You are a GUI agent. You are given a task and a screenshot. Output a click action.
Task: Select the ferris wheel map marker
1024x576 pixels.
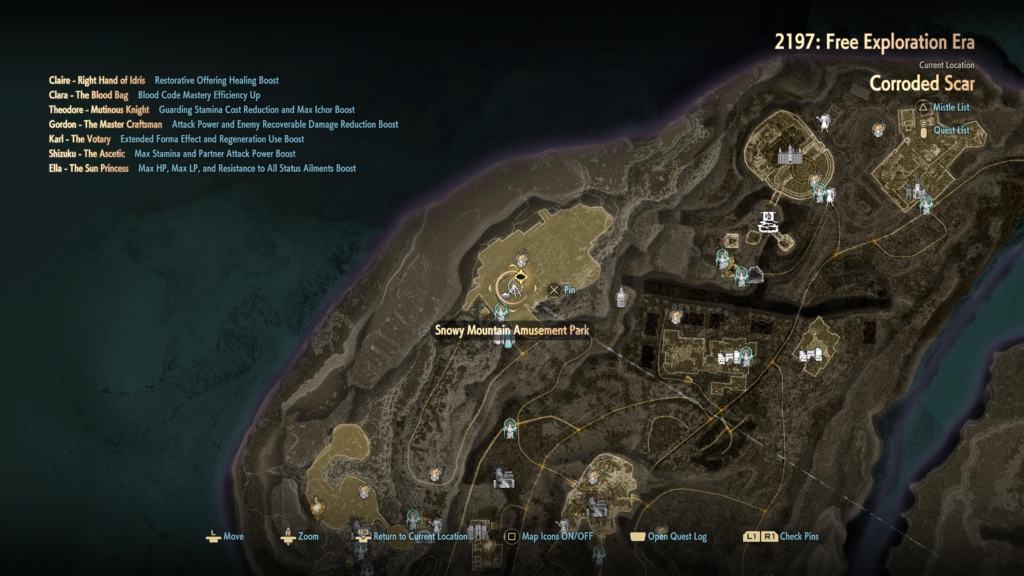(x=514, y=287)
